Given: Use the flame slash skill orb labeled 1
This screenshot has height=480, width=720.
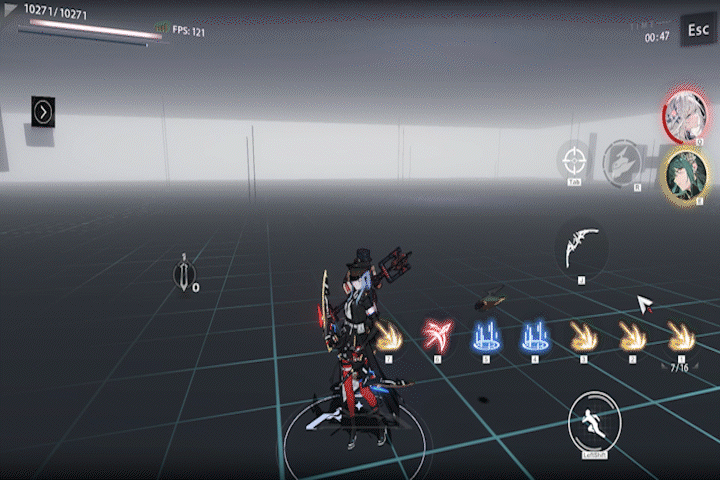Looking at the screenshot, I should click(x=681, y=335).
